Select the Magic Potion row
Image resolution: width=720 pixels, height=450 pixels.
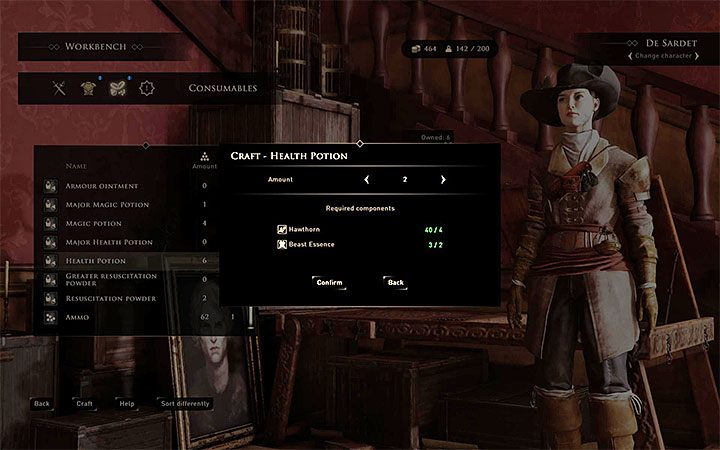click(93, 223)
